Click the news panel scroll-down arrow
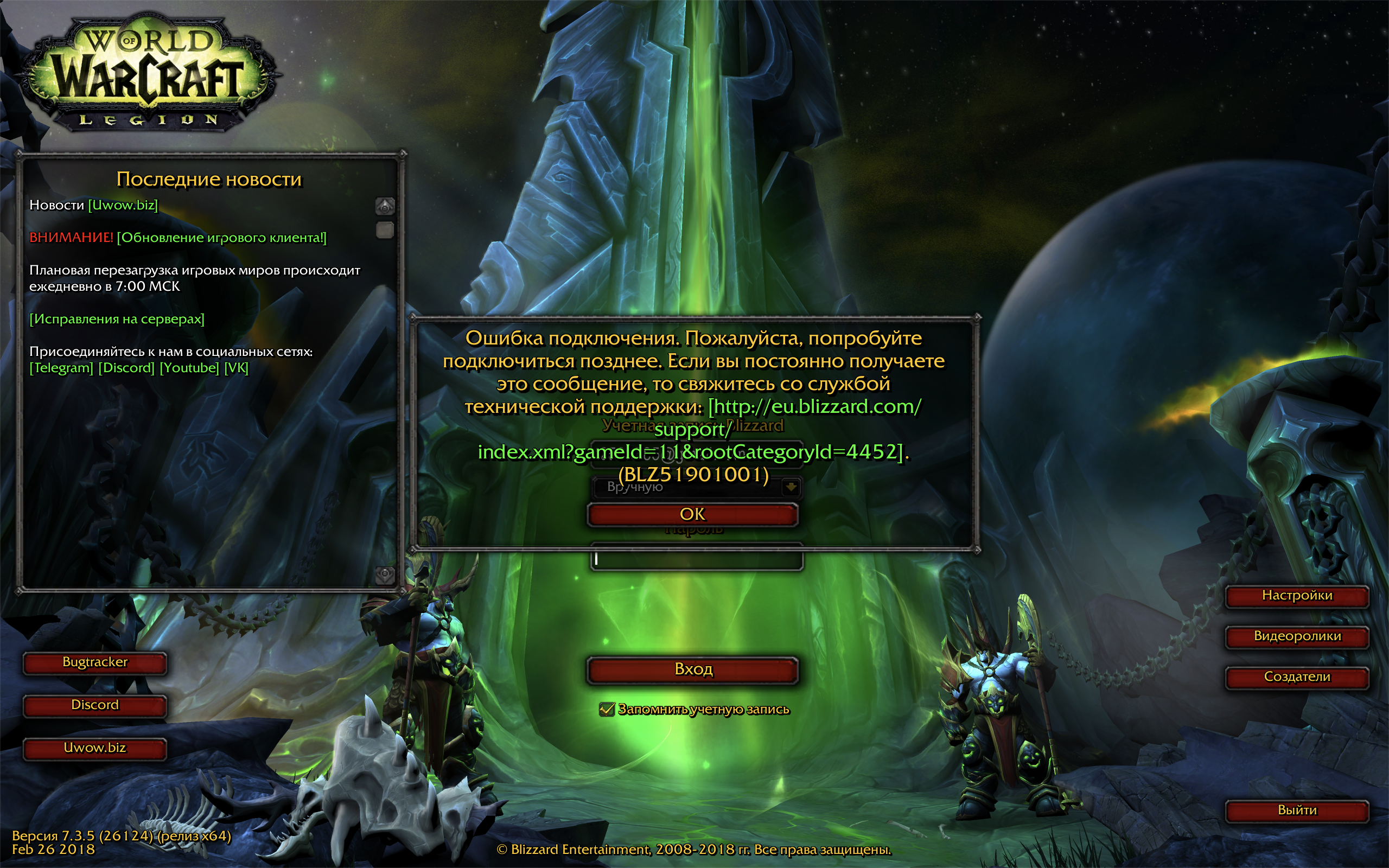The width and height of the screenshot is (1389, 868). 385,574
